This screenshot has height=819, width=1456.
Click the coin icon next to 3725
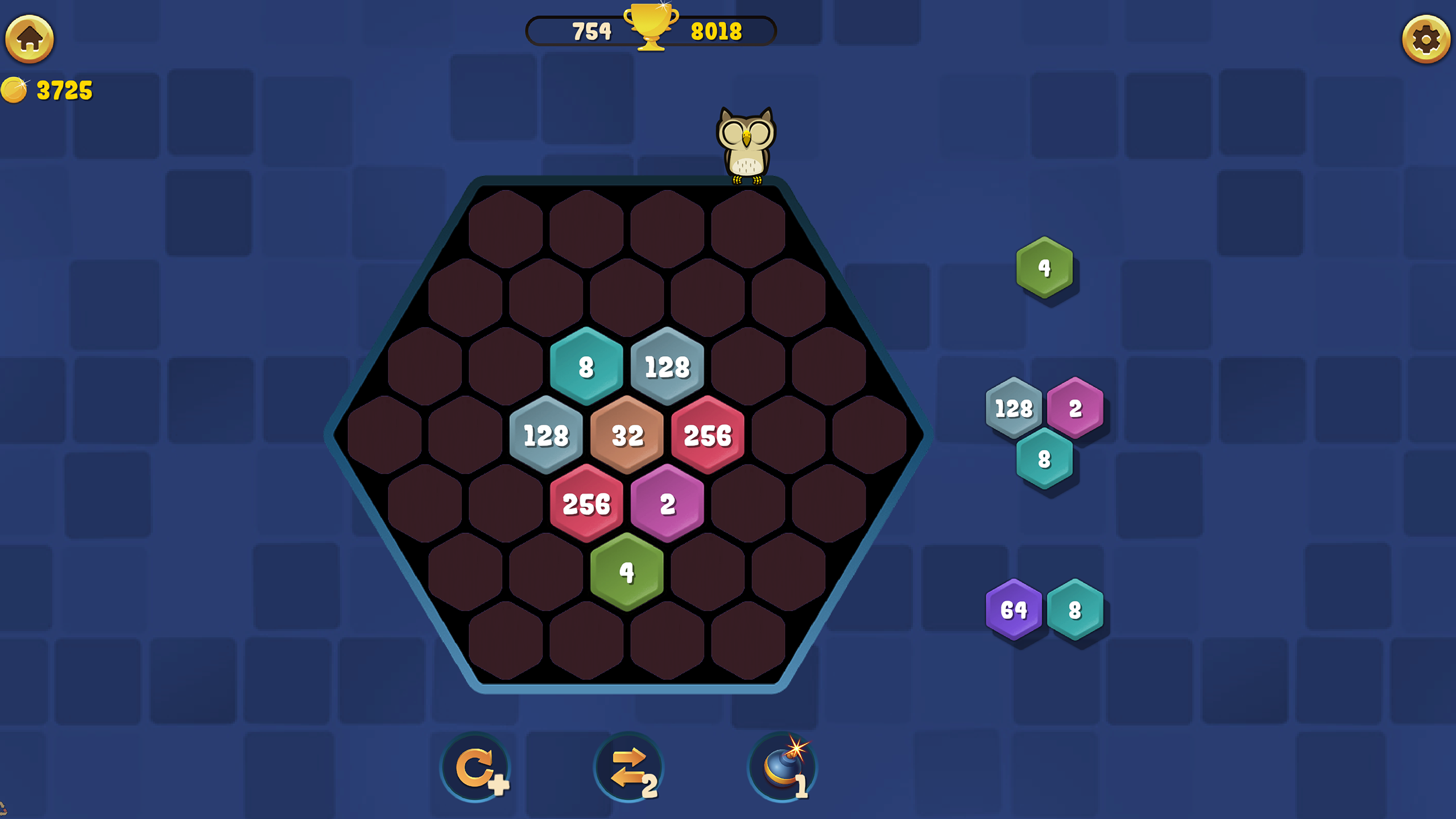15,88
